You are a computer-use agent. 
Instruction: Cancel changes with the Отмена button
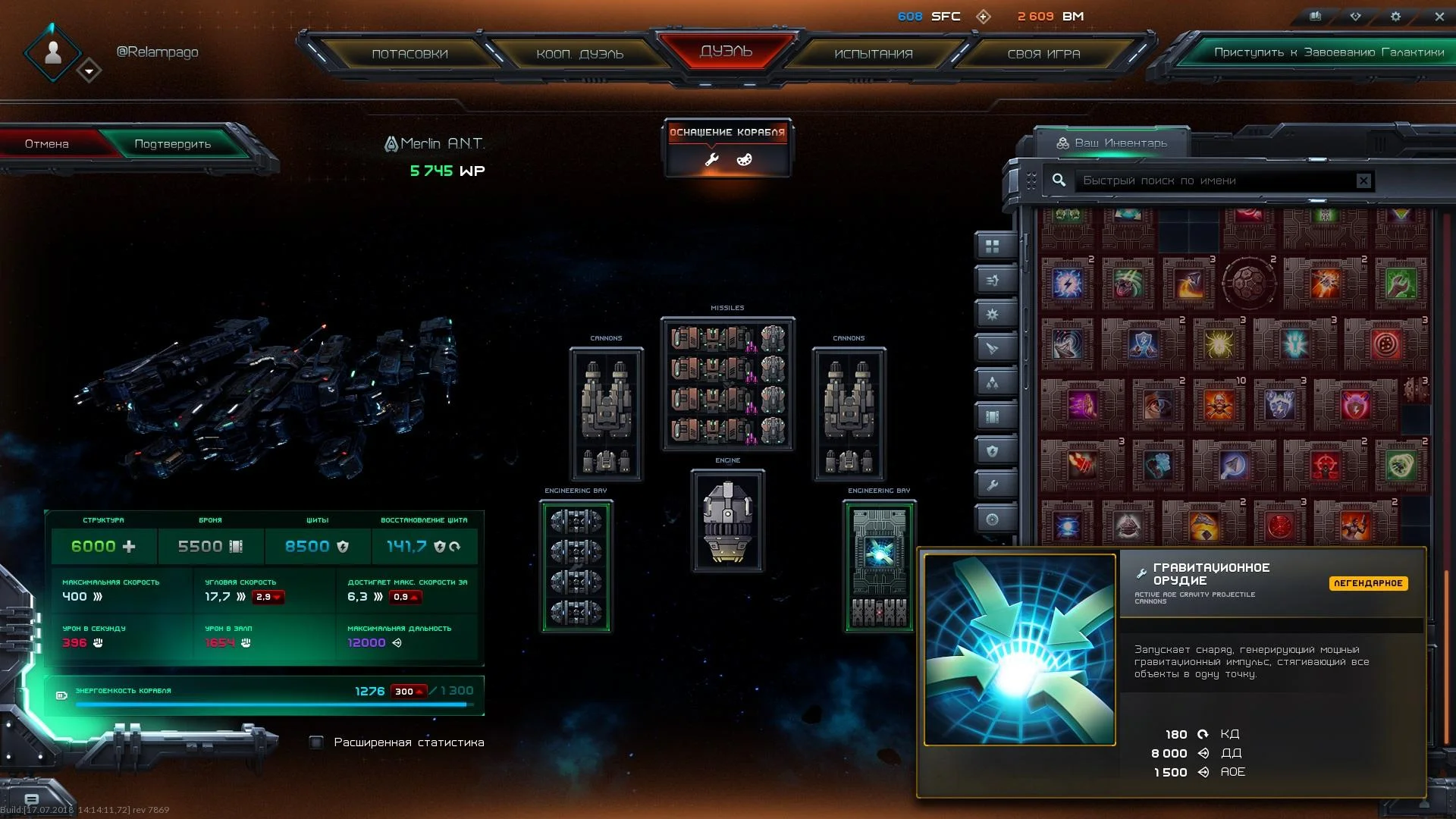(x=47, y=144)
